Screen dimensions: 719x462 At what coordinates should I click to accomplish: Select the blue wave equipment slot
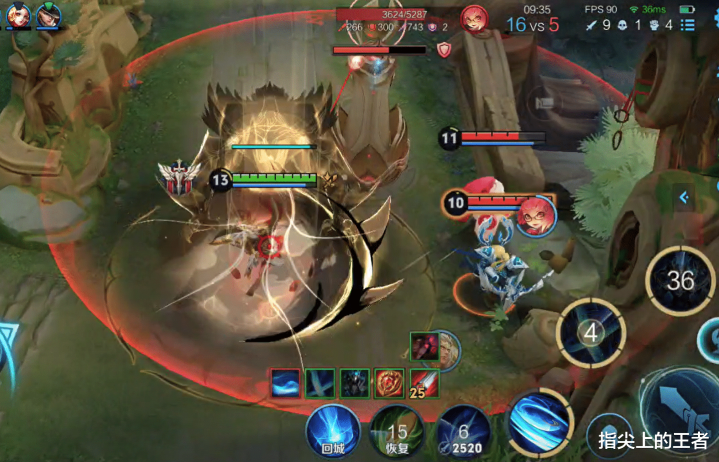286,383
